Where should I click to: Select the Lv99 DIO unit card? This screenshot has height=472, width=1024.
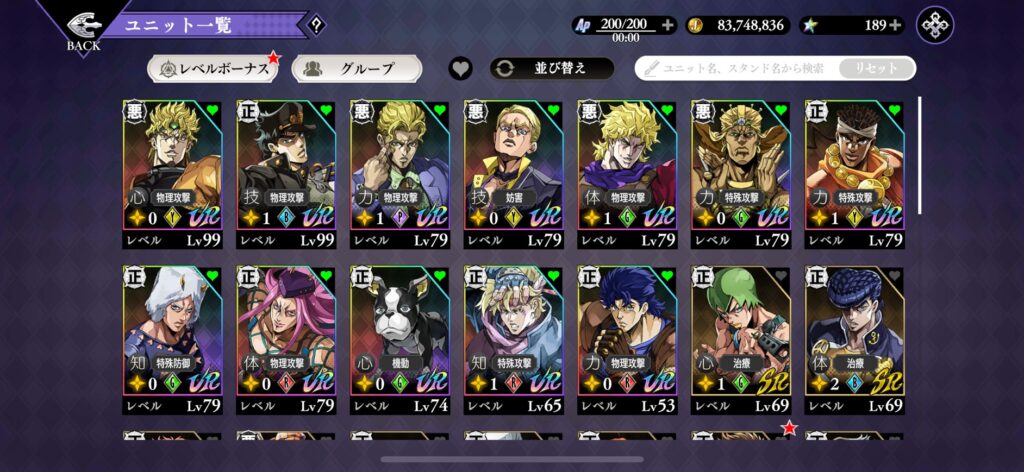click(x=172, y=174)
